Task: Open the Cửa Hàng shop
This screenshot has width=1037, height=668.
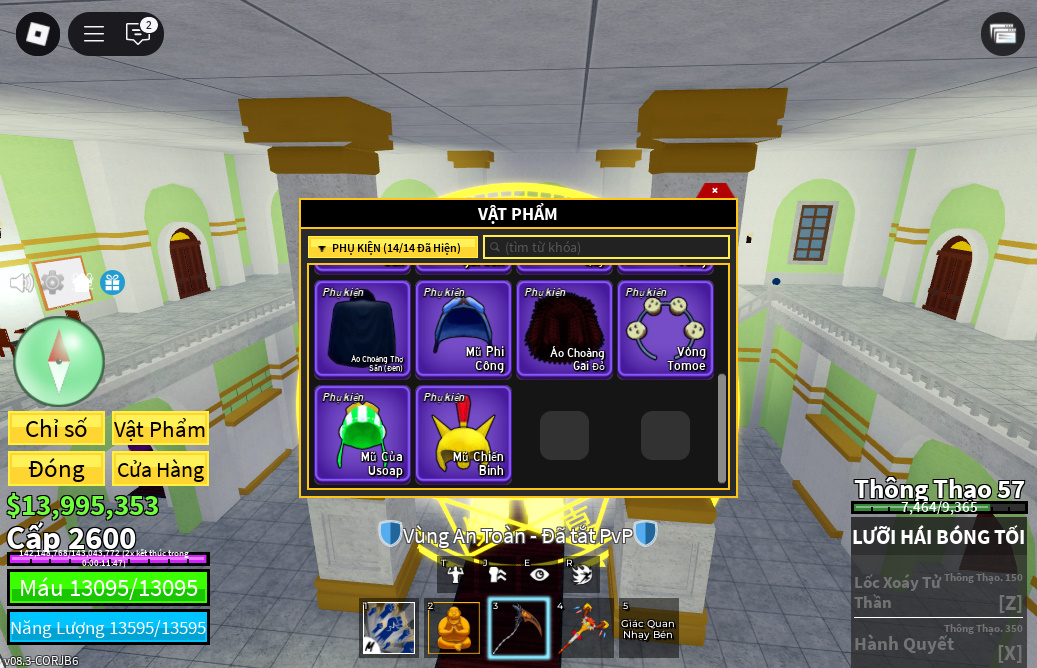Action: [x=160, y=469]
